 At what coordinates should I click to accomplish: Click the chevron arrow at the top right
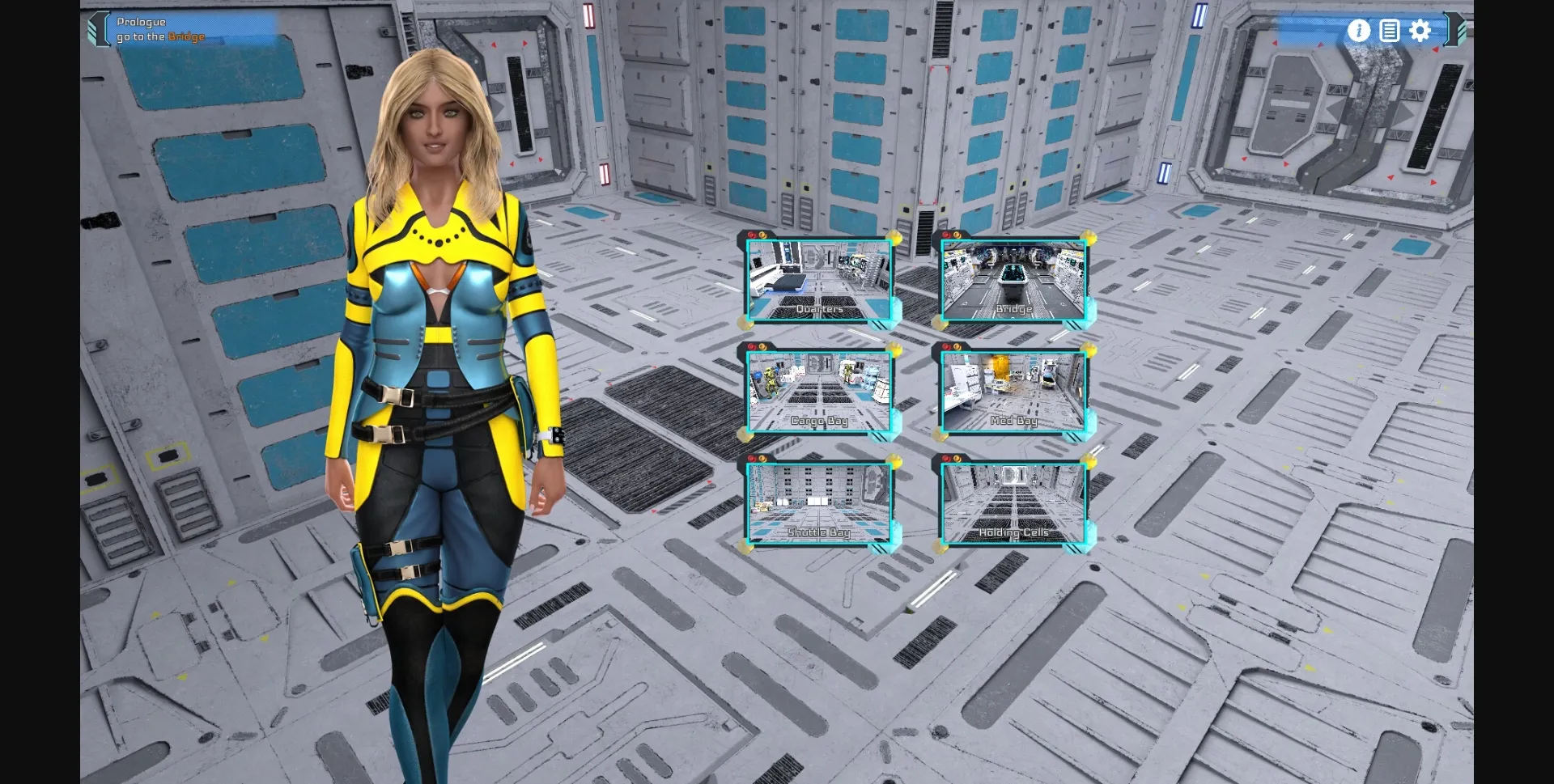click(x=1453, y=31)
